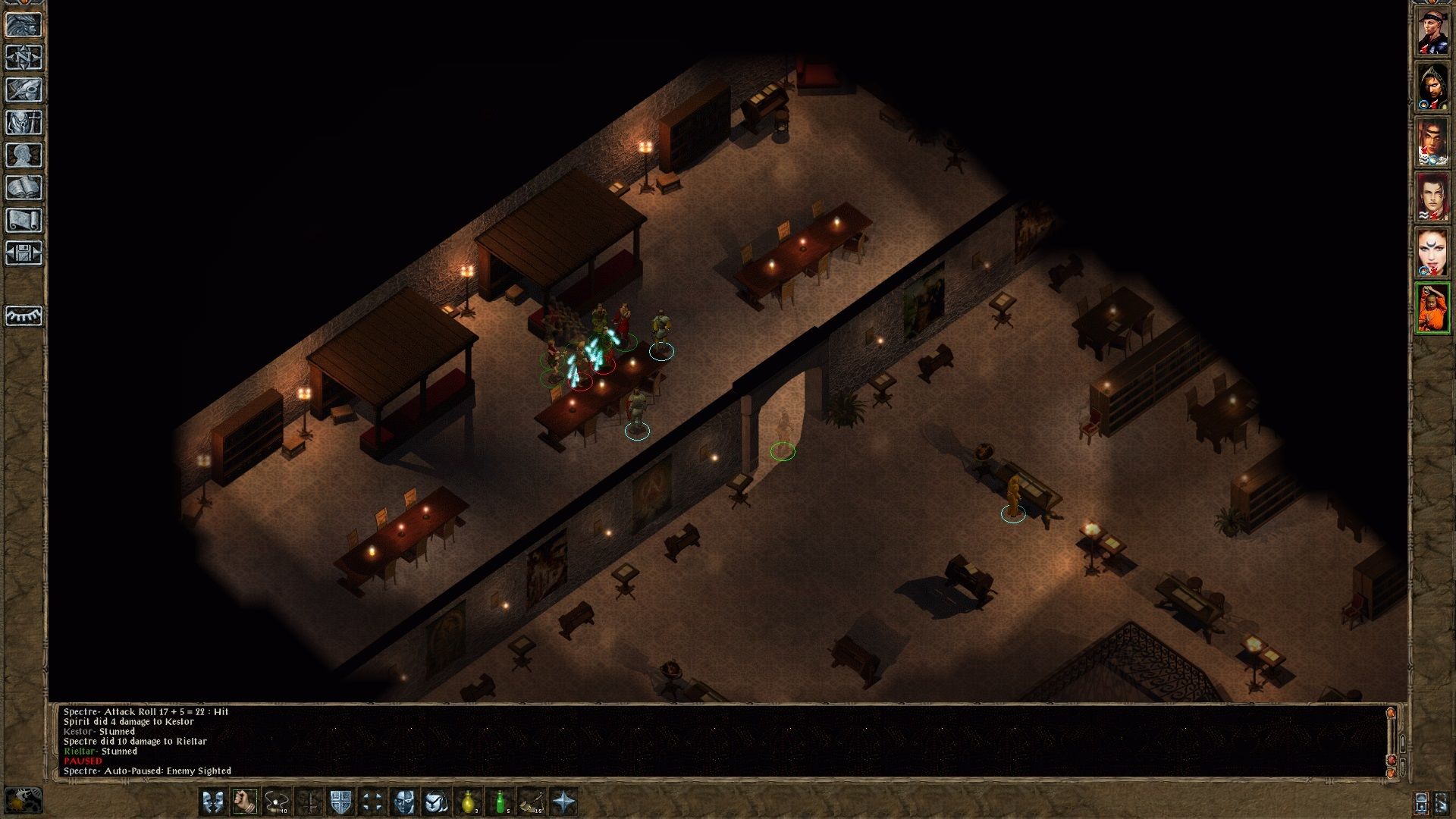The width and height of the screenshot is (1456, 819).
Task: Equip the sling with 40 bullets
Action: coord(277,802)
